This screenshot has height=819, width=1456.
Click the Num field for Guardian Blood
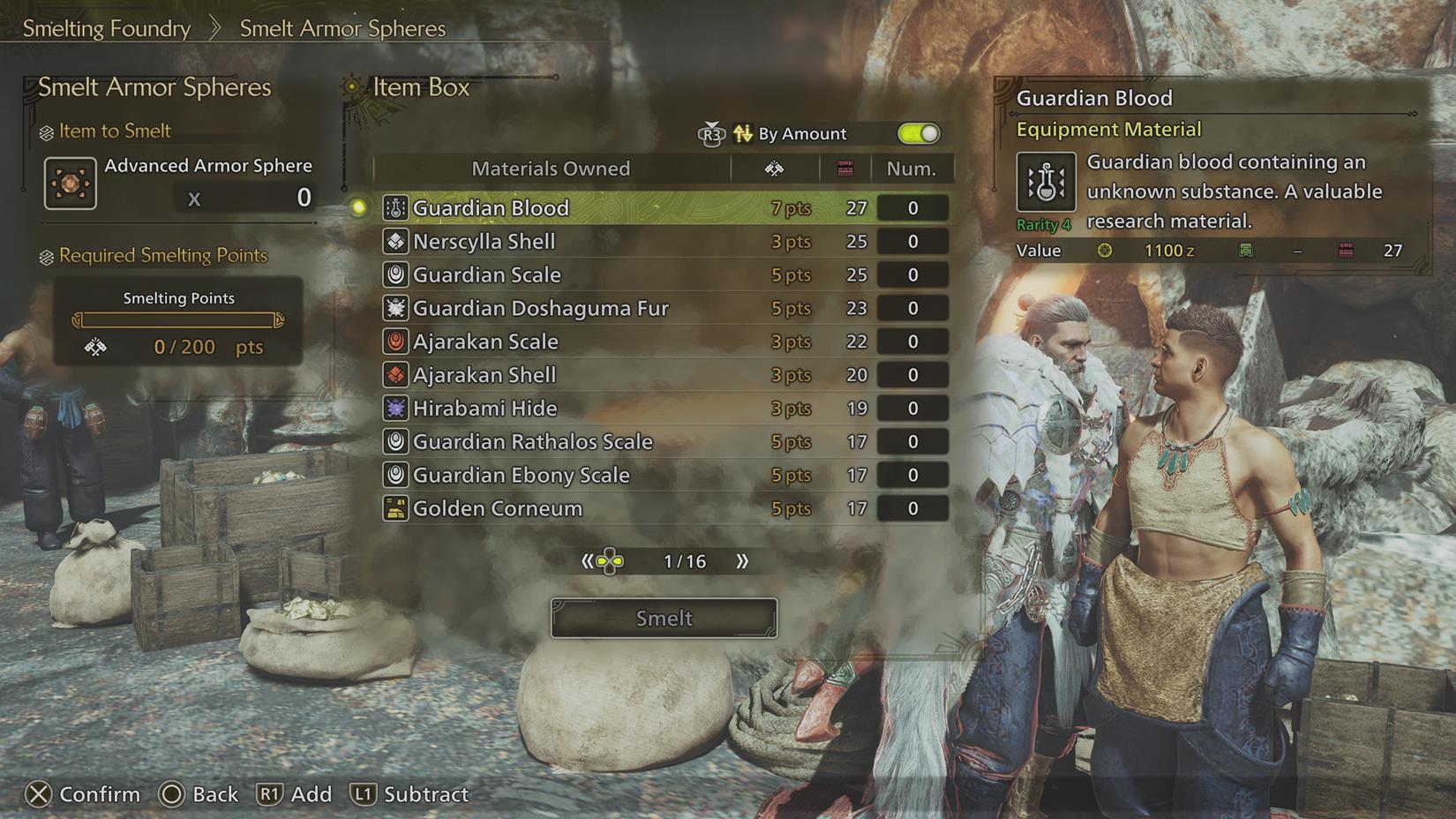[912, 207]
